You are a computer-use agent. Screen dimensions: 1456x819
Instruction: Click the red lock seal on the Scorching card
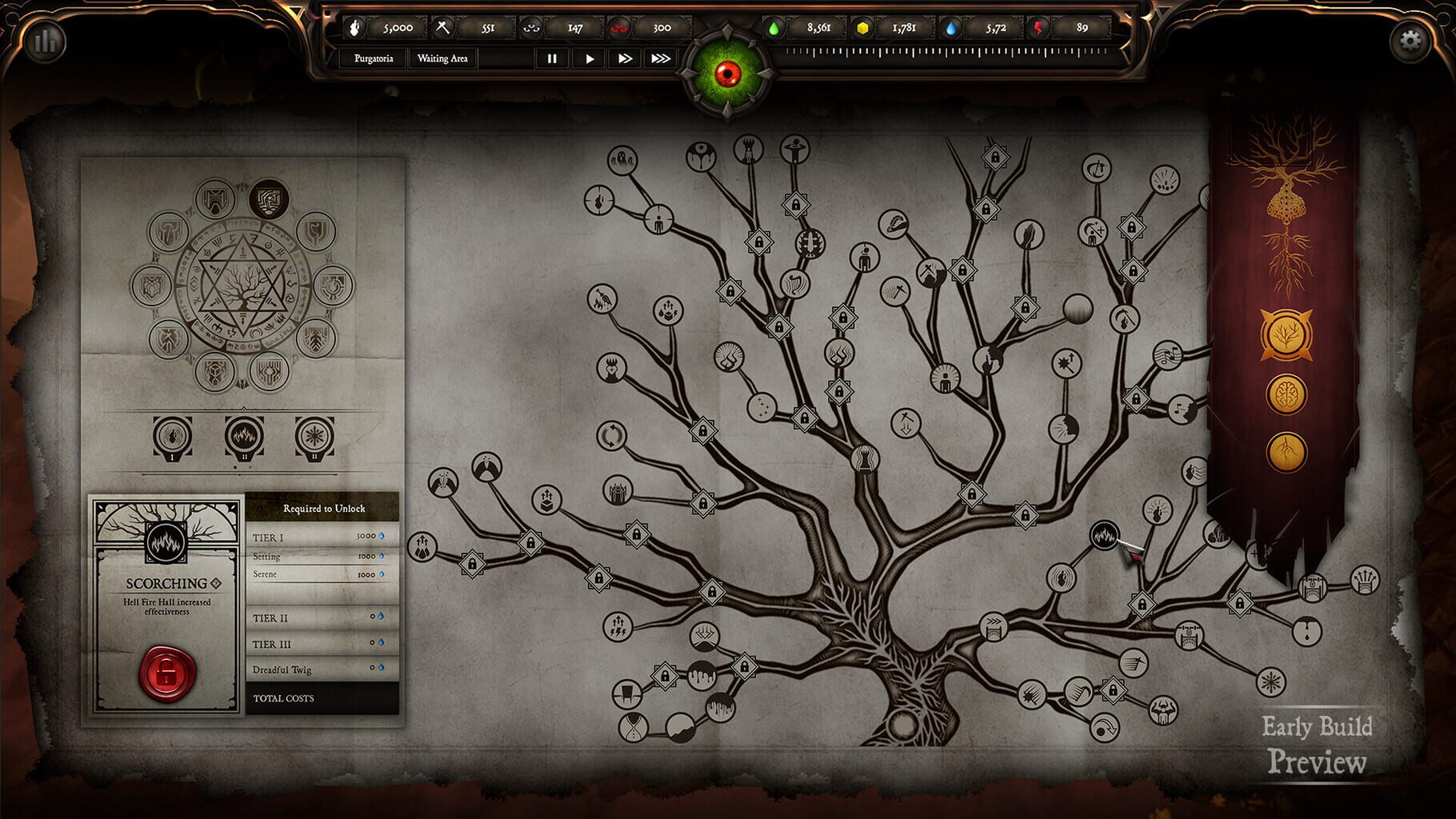point(164,673)
